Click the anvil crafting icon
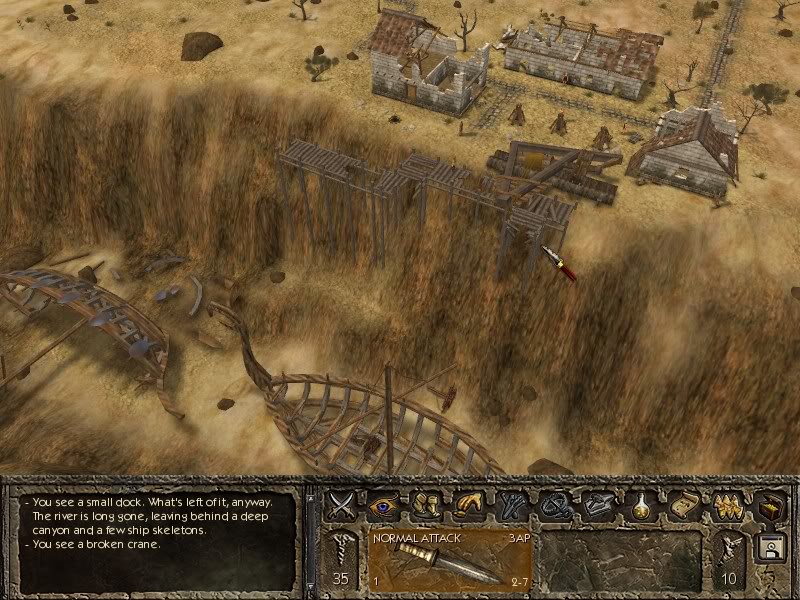This screenshot has width=800, height=600. tap(598, 503)
